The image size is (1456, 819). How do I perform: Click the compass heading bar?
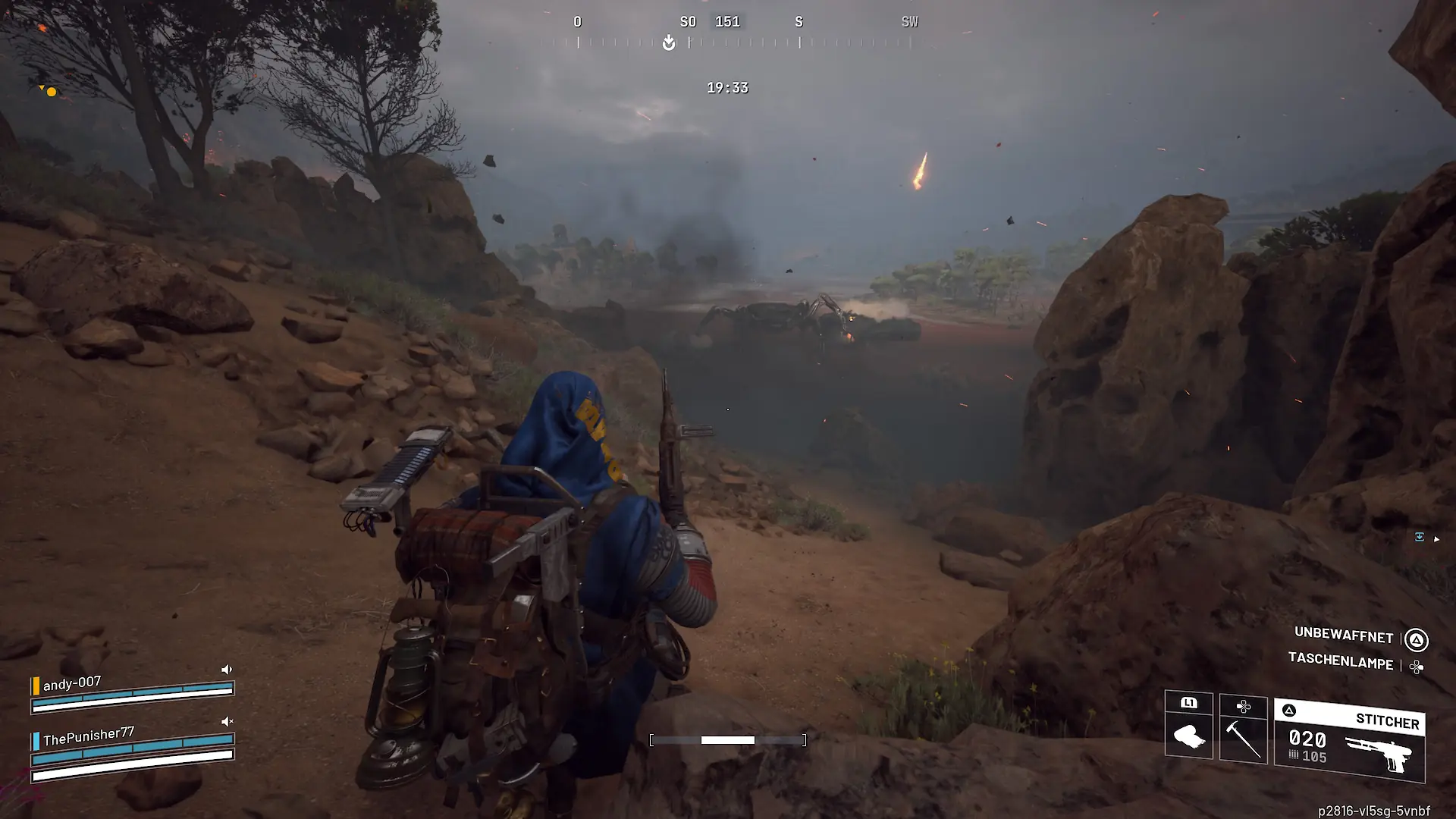(726, 34)
